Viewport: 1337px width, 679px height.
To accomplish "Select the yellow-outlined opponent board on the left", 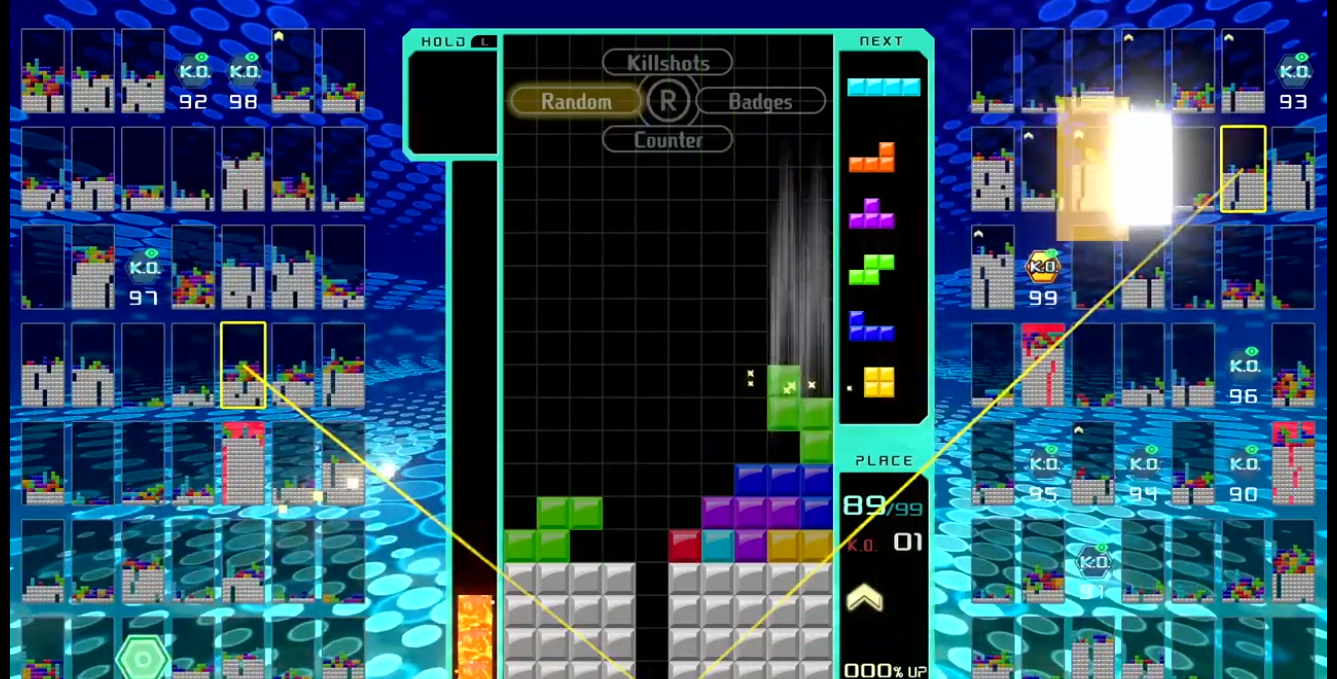I will [243, 365].
